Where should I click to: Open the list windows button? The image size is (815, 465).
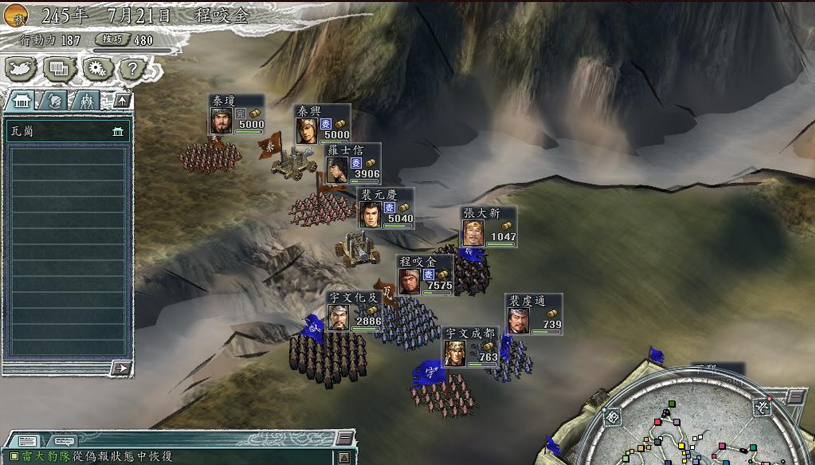tap(59, 68)
